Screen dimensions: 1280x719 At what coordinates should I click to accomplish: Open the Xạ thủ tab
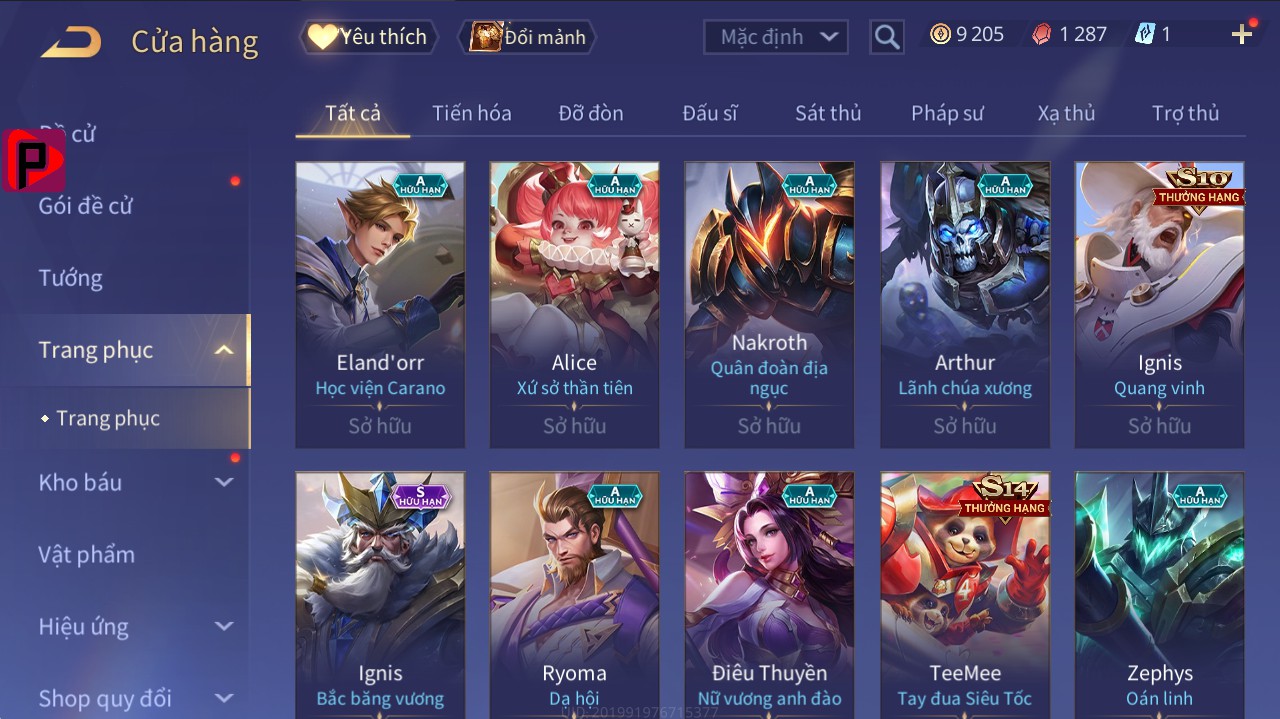[1066, 113]
